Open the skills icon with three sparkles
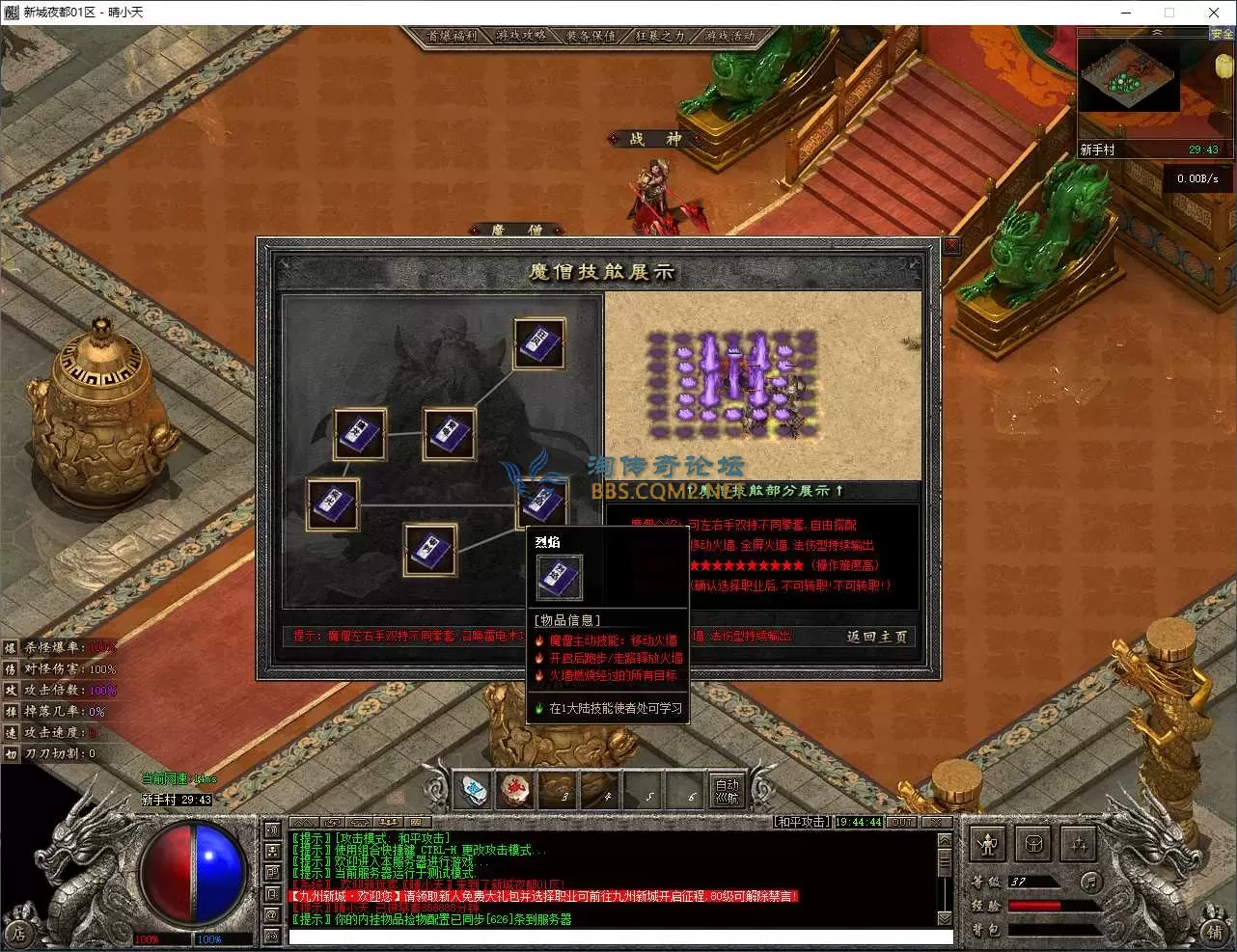 point(1079,845)
